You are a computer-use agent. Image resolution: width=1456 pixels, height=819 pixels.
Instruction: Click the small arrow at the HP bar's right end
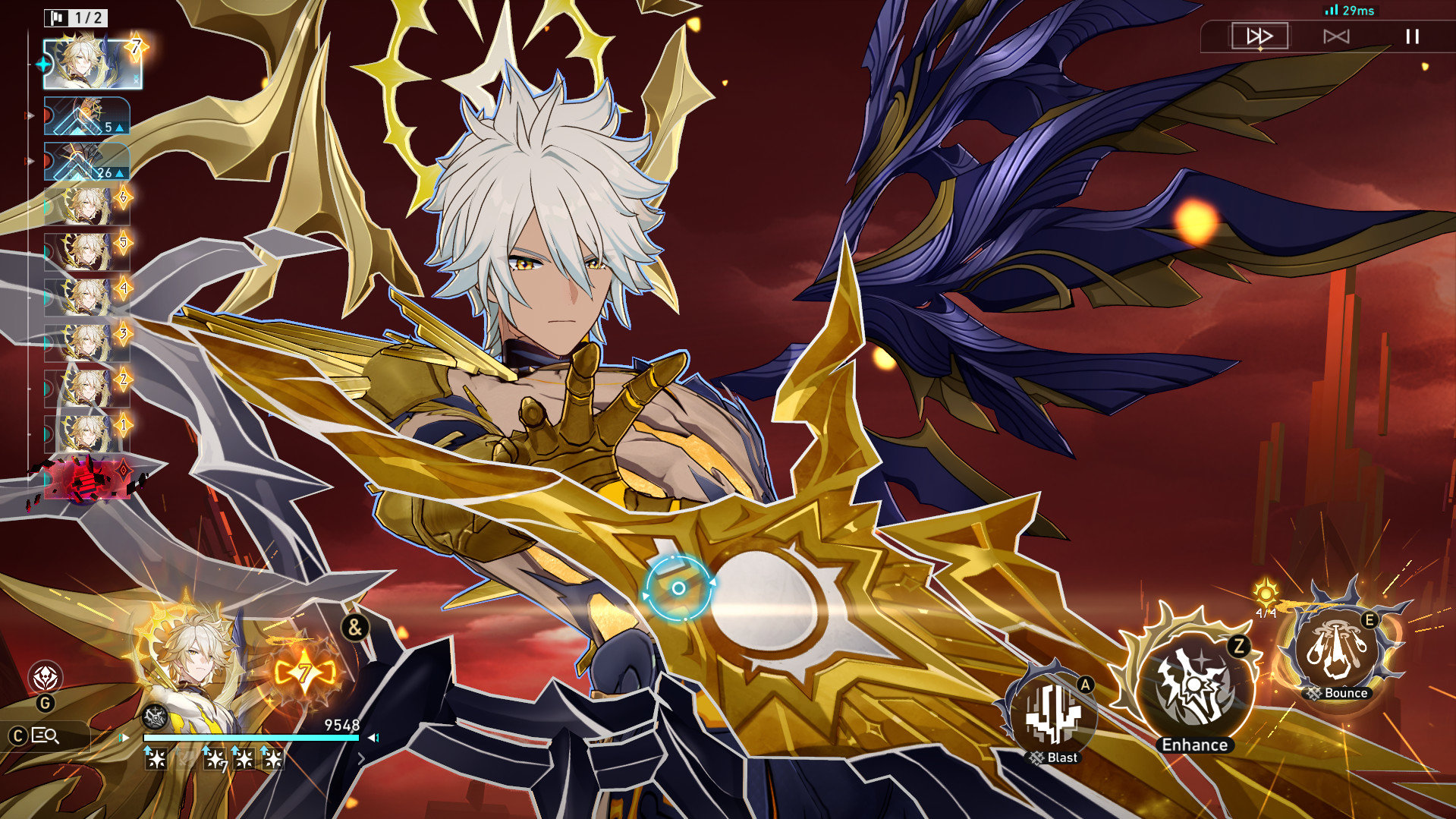click(370, 737)
